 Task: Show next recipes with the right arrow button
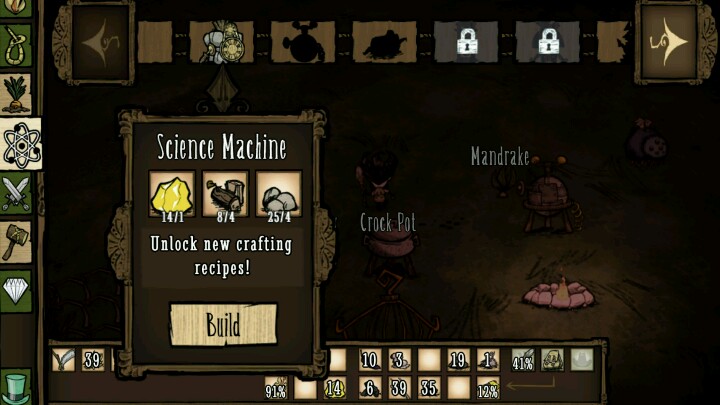click(671, 42)
